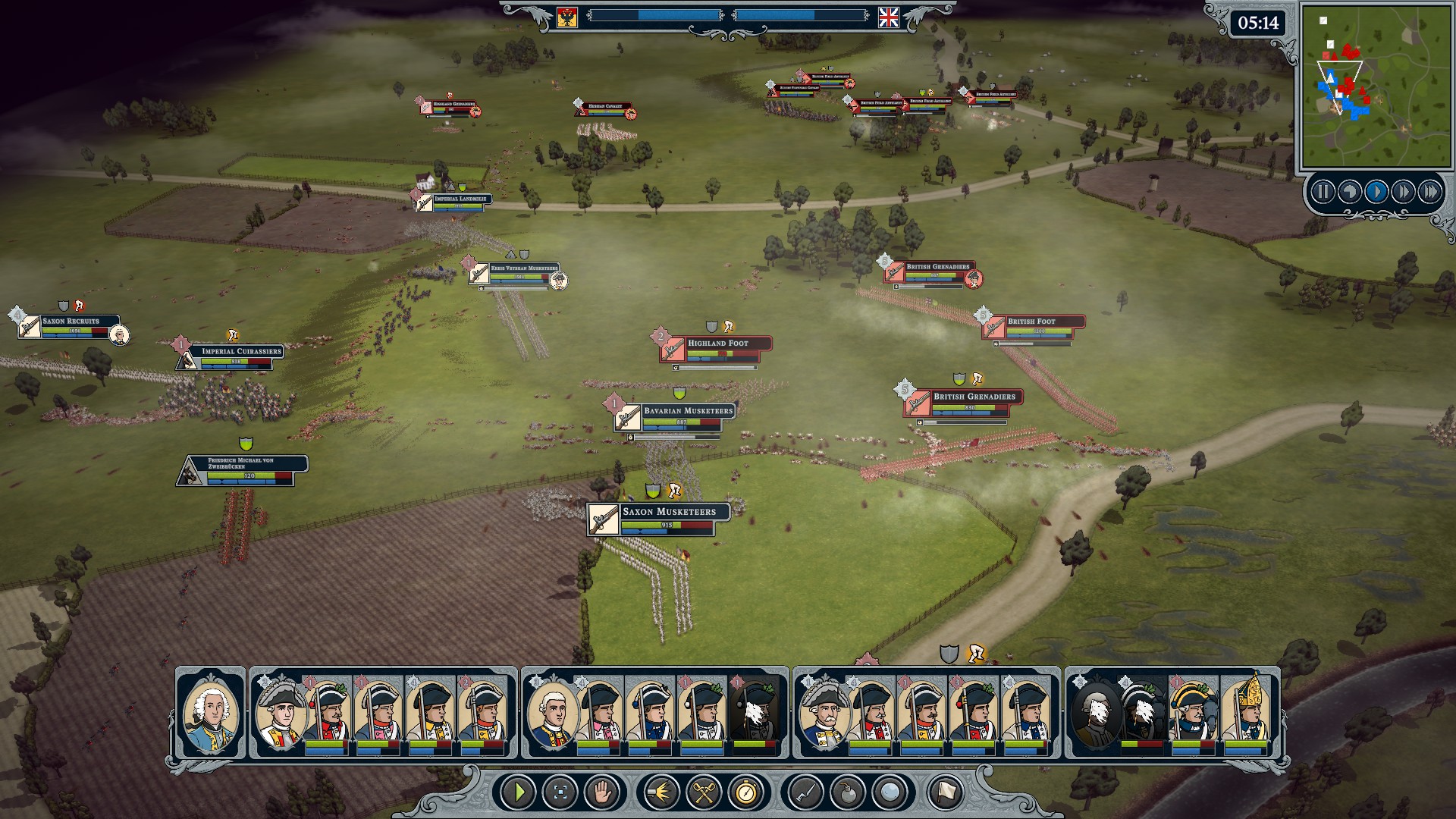Select the bayonet icon button

pos(805,793)
